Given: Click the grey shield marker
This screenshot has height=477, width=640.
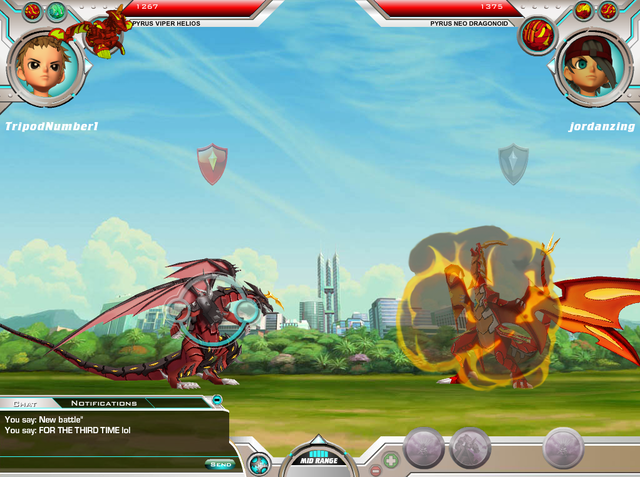Looking at the screenshot, I should 513,164.
